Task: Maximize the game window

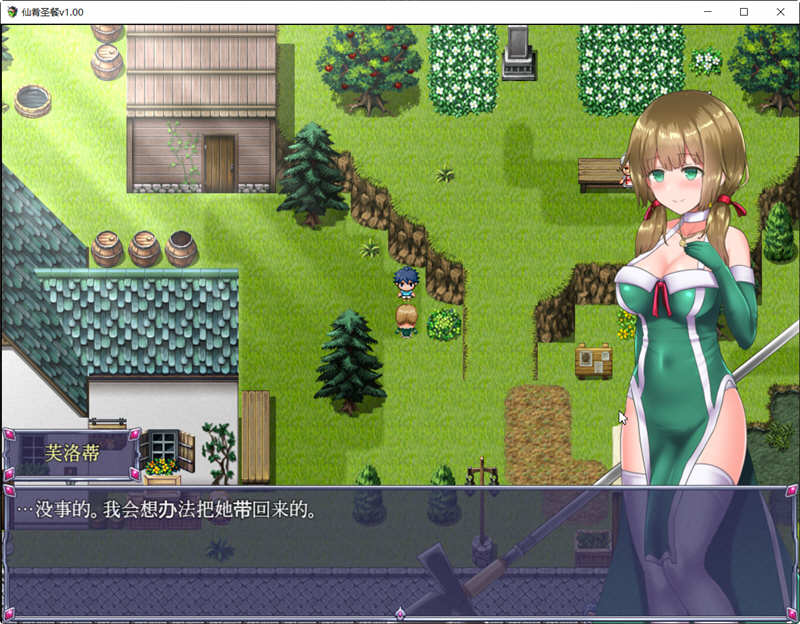Action: tap(743, 11)
